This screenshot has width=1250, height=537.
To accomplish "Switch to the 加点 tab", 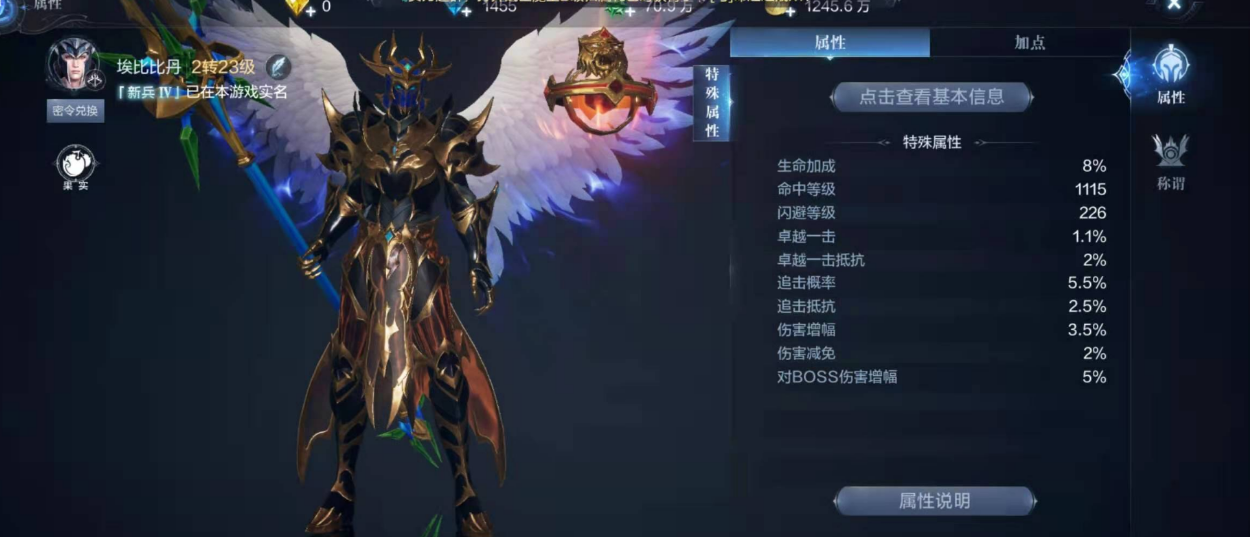I will click(x=1029, y=43).
